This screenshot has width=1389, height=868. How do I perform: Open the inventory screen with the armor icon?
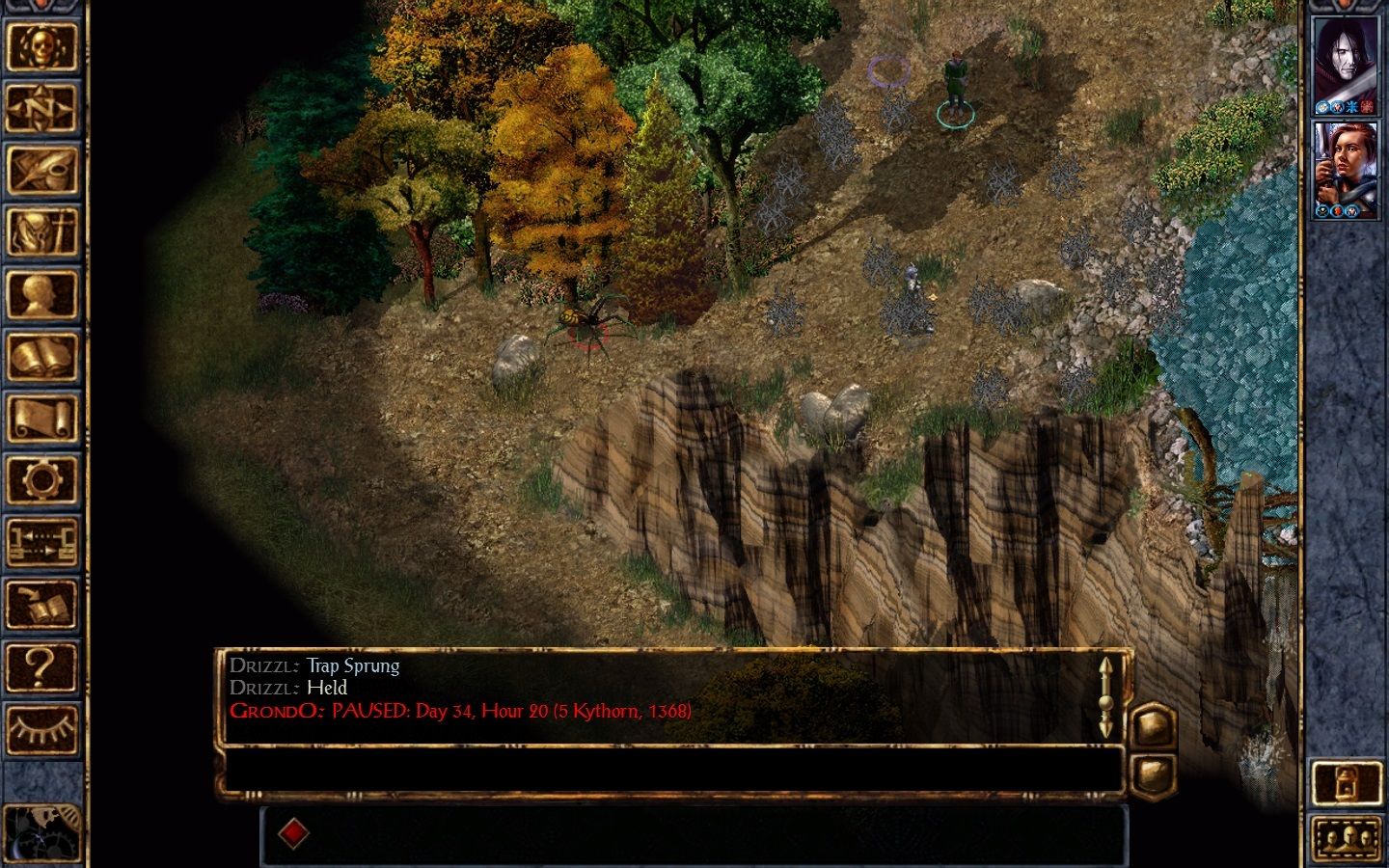pos(41,232)
